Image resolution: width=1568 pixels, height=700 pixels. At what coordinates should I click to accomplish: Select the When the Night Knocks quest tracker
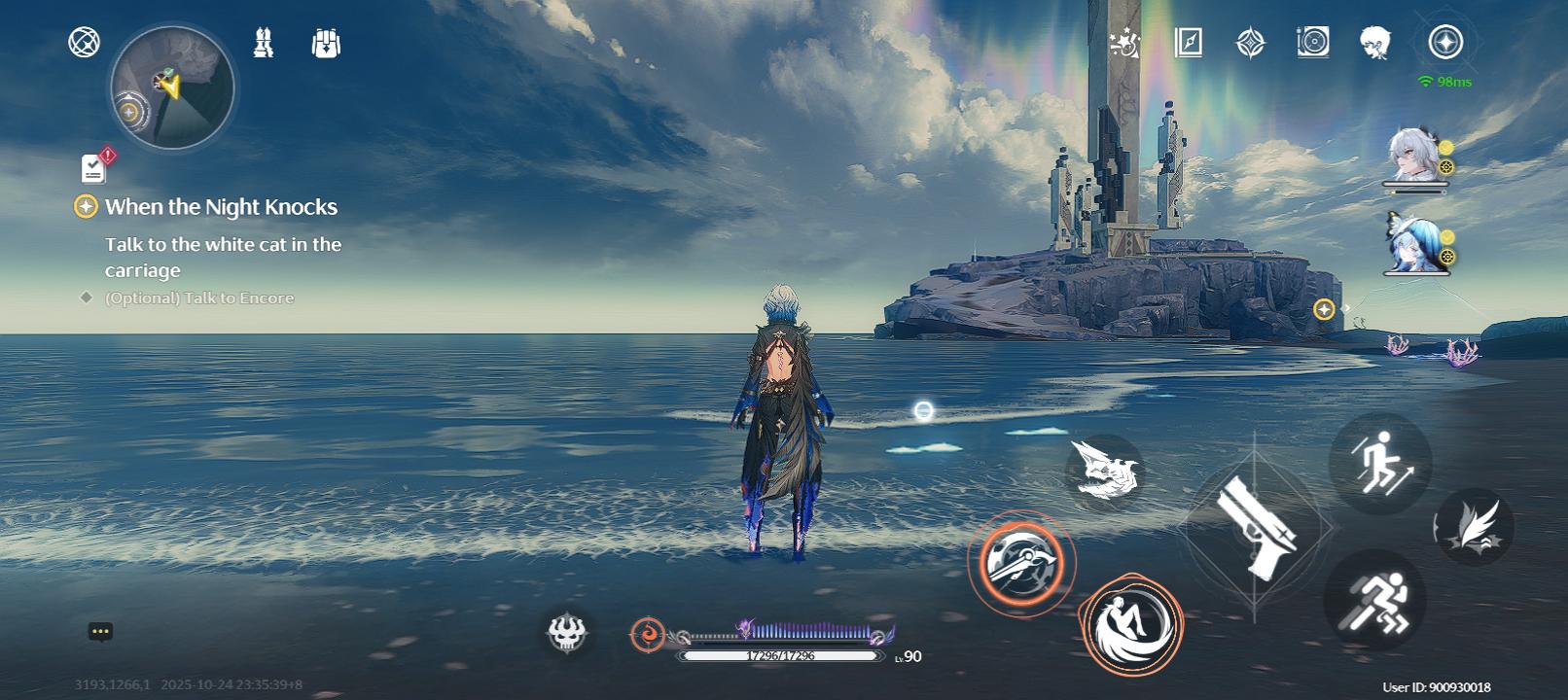221,207
